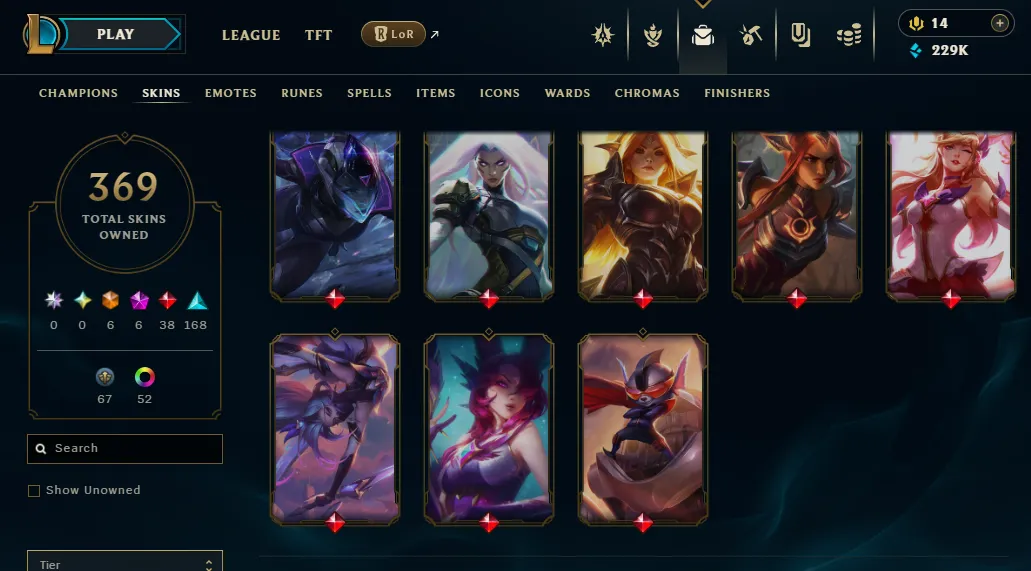Open the Loot hammer icon
The width and height of the screenshot is (1031, 571).
coord(752,36)
